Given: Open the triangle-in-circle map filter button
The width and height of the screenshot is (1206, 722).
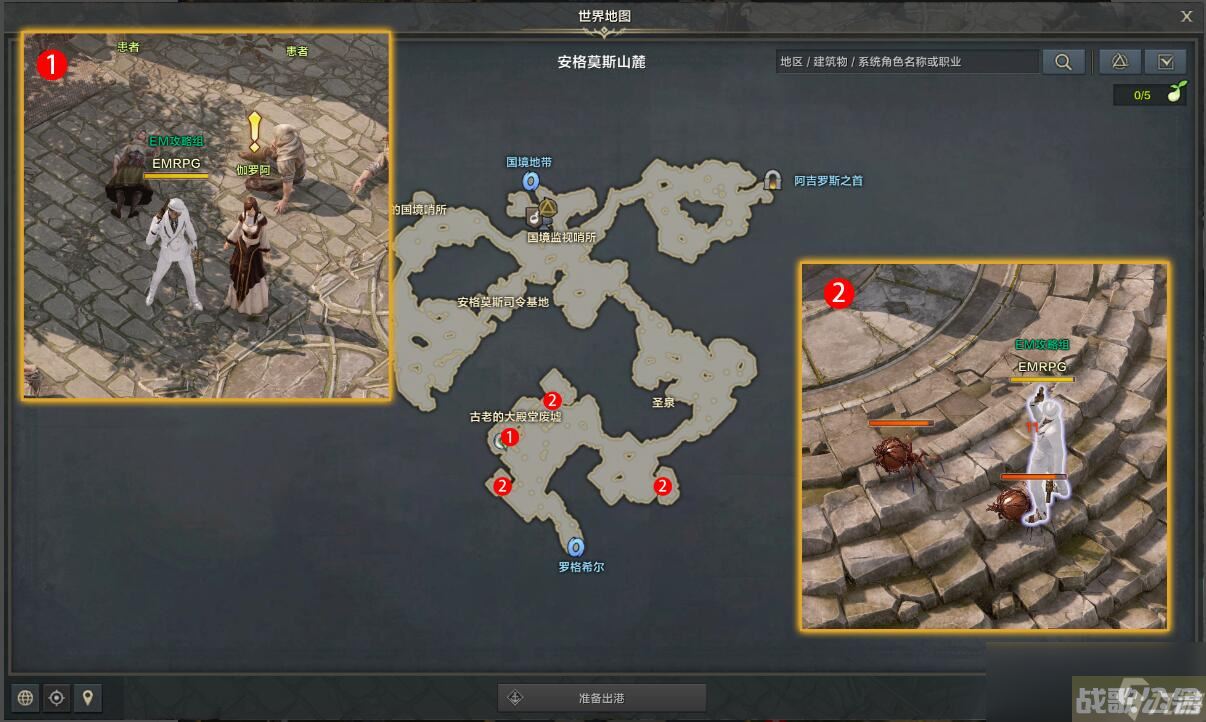Looking at the screenshot, I should click(x=1120, y=62).
